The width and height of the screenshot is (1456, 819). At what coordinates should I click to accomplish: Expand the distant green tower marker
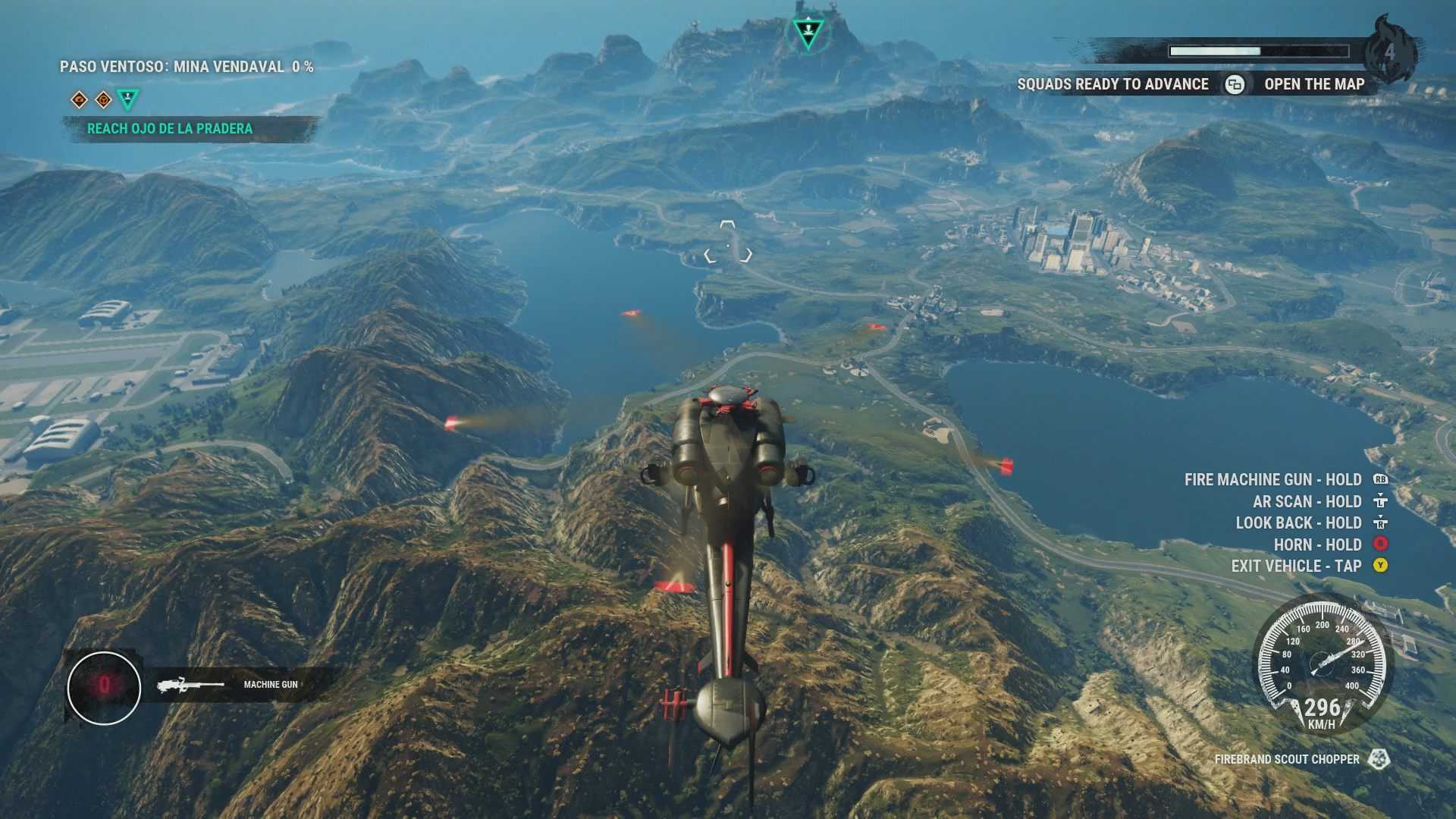pyautogui.click(x=807, y=32)
